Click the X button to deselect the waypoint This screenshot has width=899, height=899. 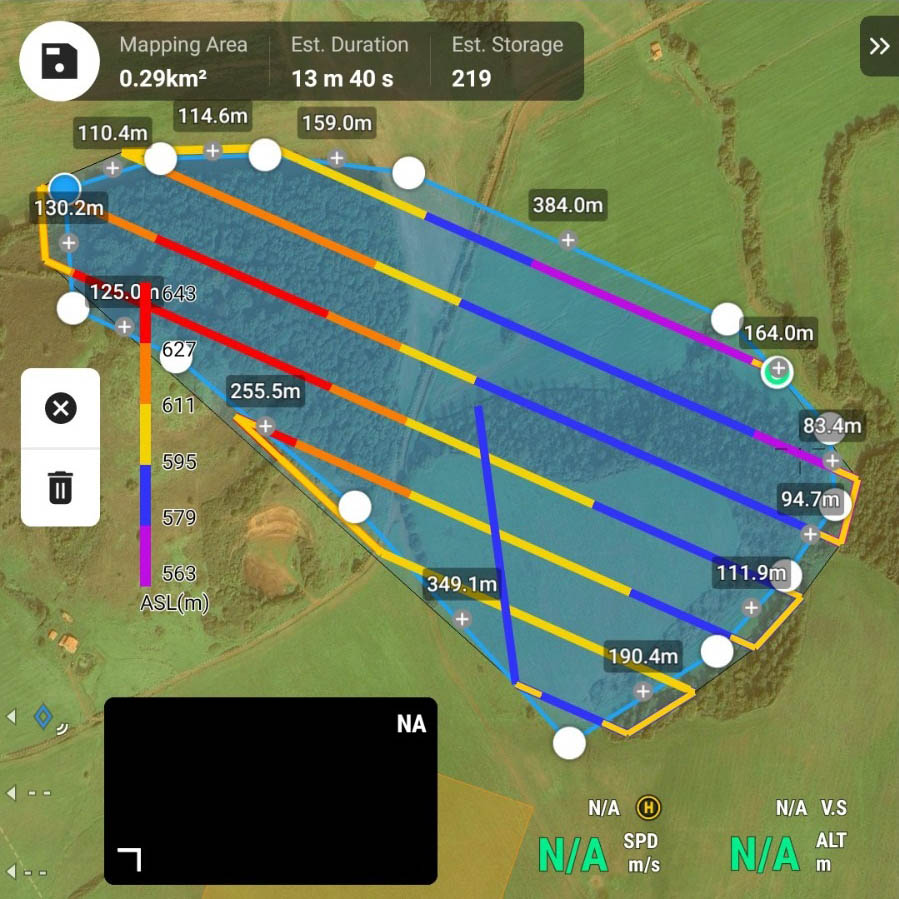(x=61, y=408)
